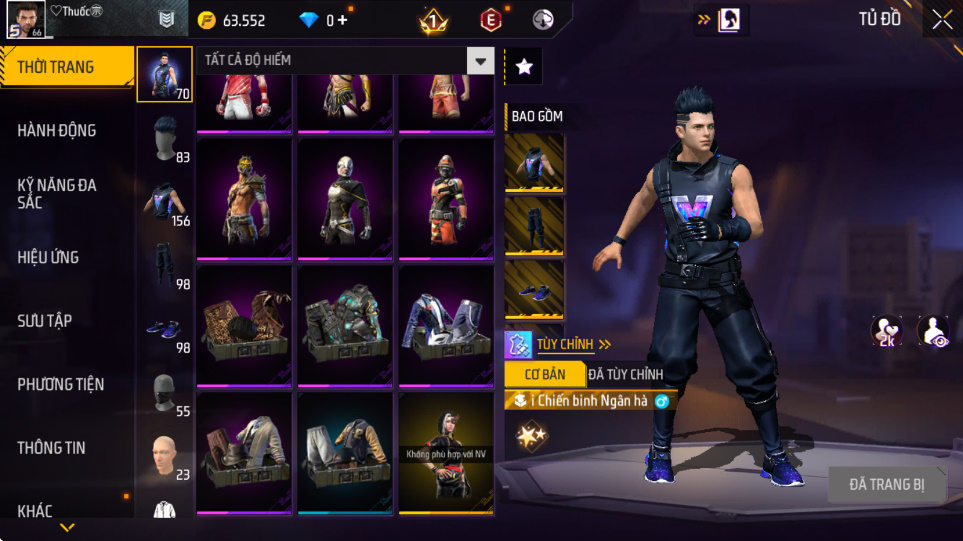Screen dimensions: 963x541
Task: Select the Cơ Bản customization tab
Action: click(x=545, y=375)
